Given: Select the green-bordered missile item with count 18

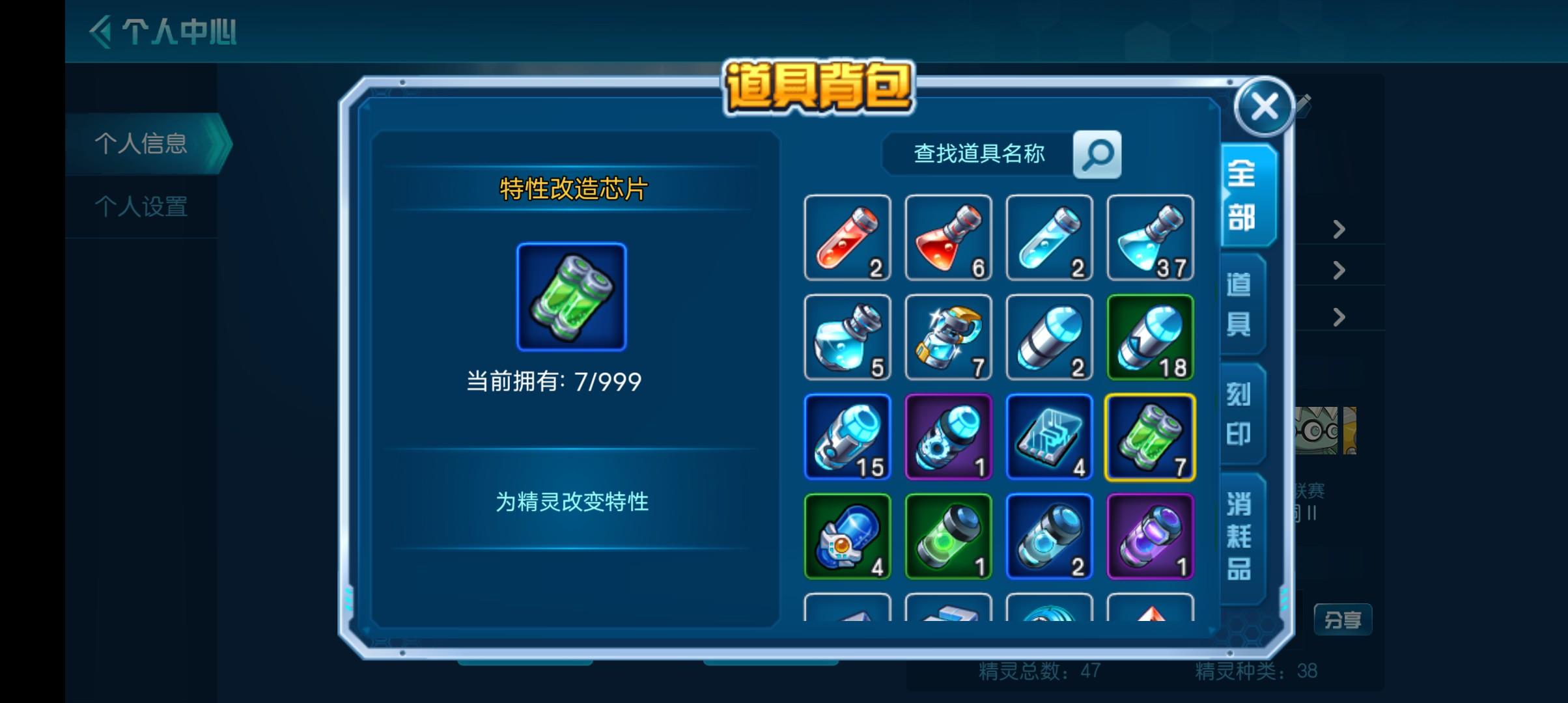Looking at the screenshot, I should 1151,337.
